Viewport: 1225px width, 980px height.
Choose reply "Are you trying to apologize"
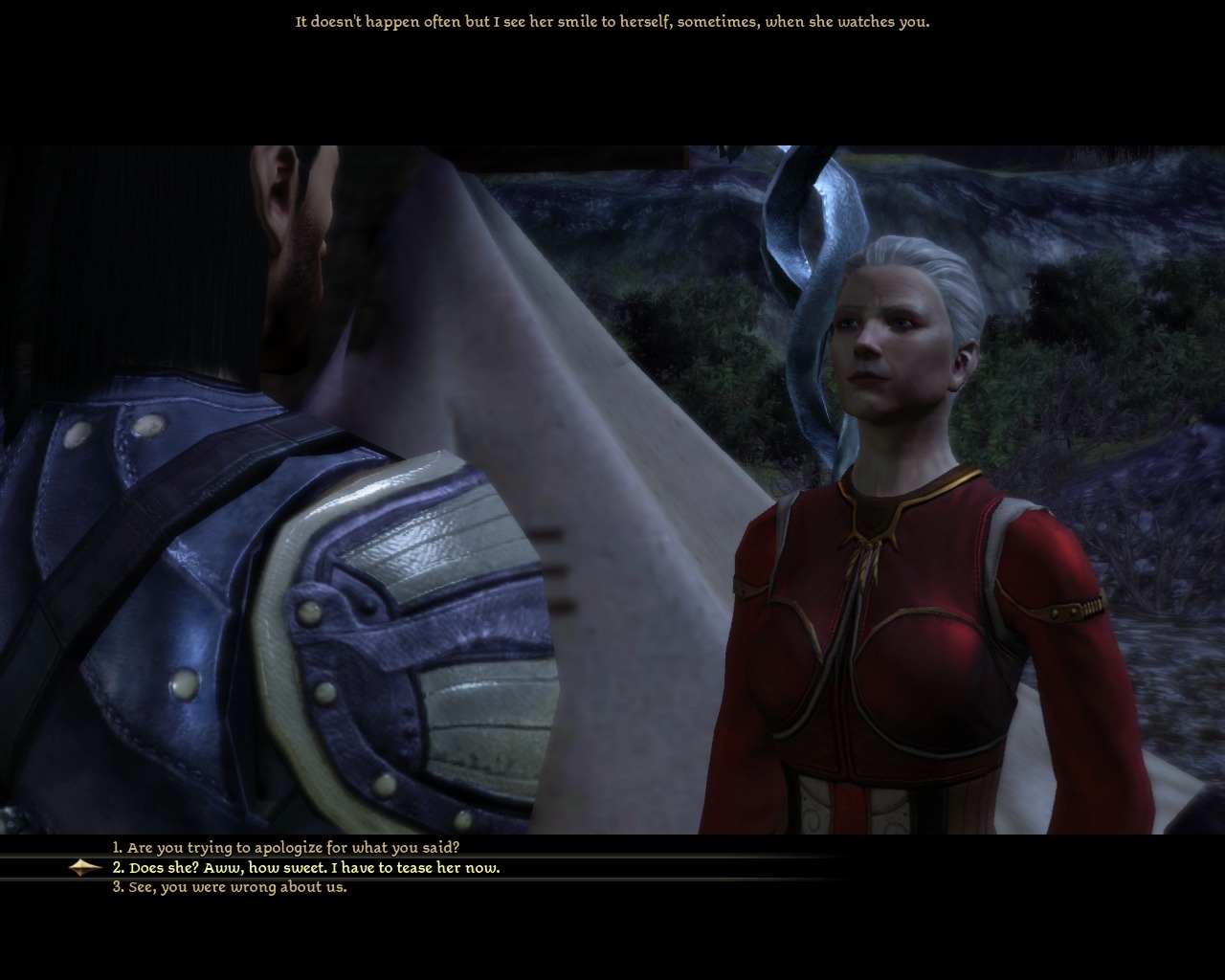coord(286,848)
